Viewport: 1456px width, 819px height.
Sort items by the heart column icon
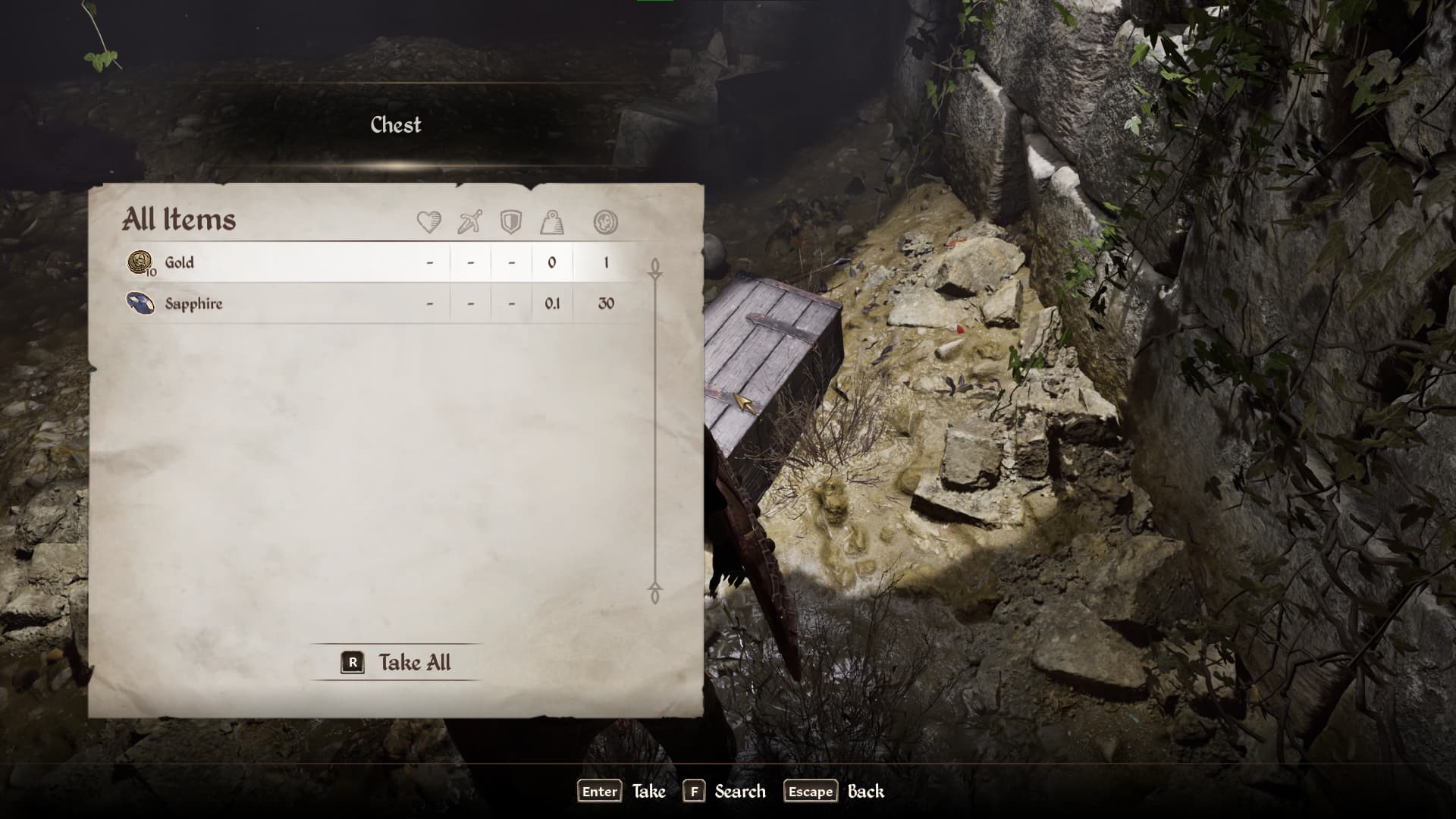tap(429, 222)
